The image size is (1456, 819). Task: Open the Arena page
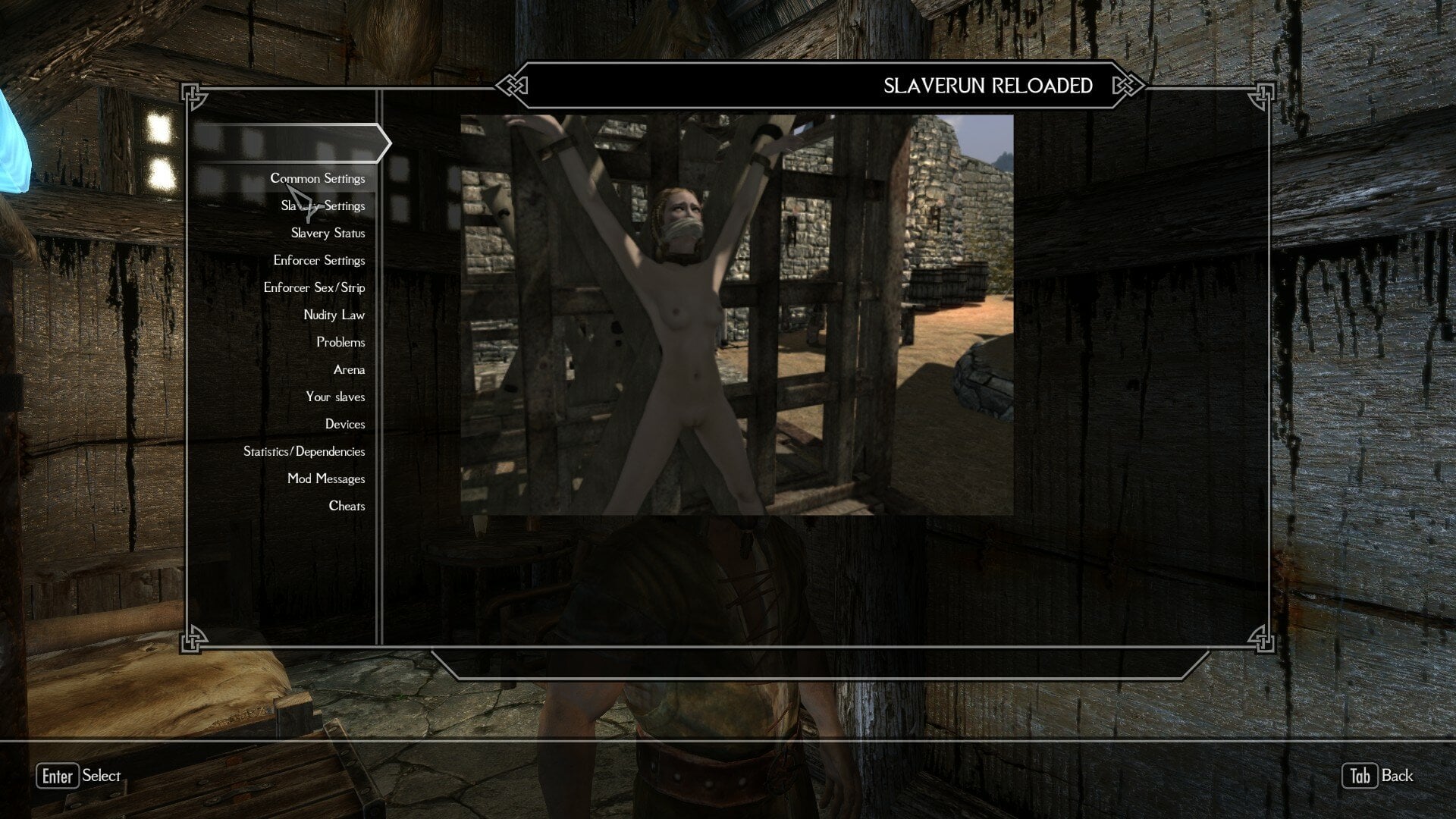coord(349,369)
